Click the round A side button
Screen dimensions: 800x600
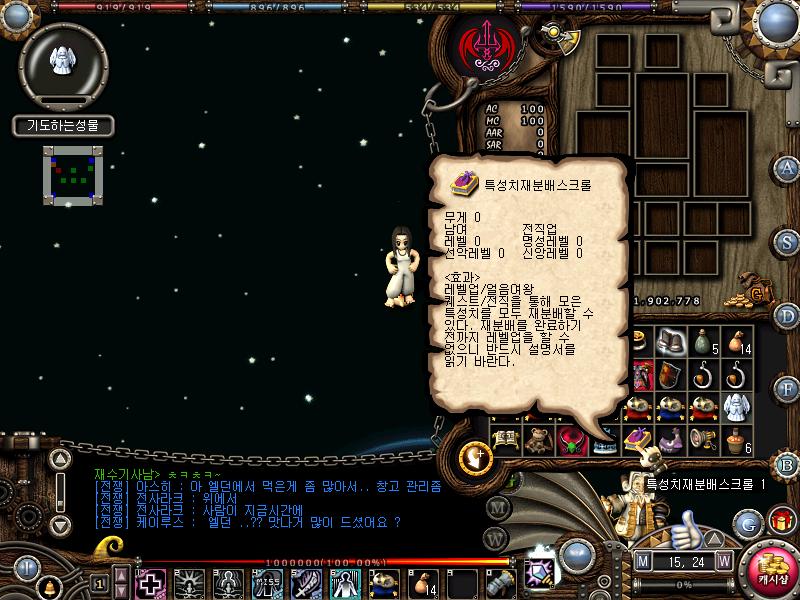pos(787,167)
